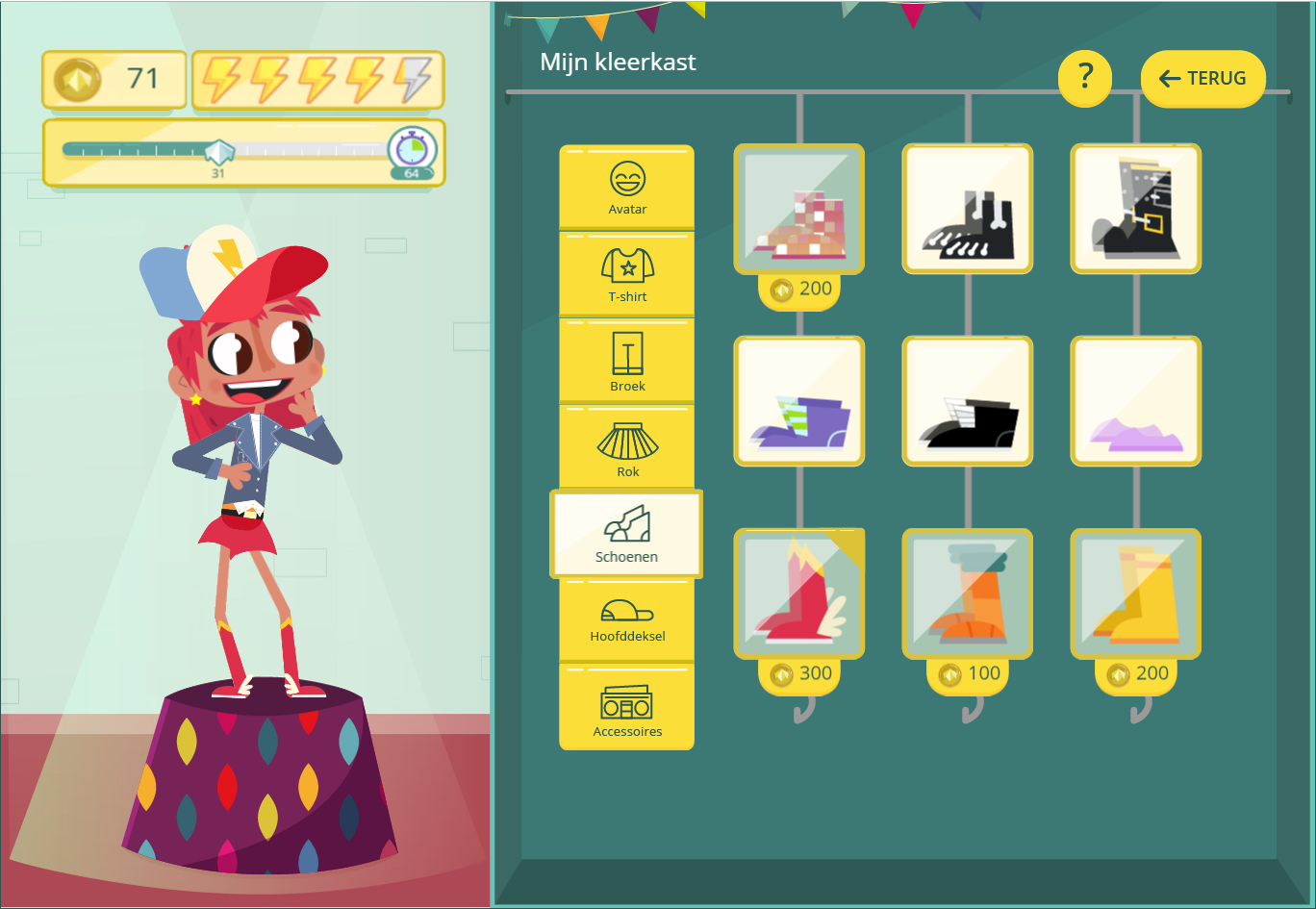The image size is (1316, 909).
Task: Select the red winged boots costing 300
Action: (x=798, y=593)
